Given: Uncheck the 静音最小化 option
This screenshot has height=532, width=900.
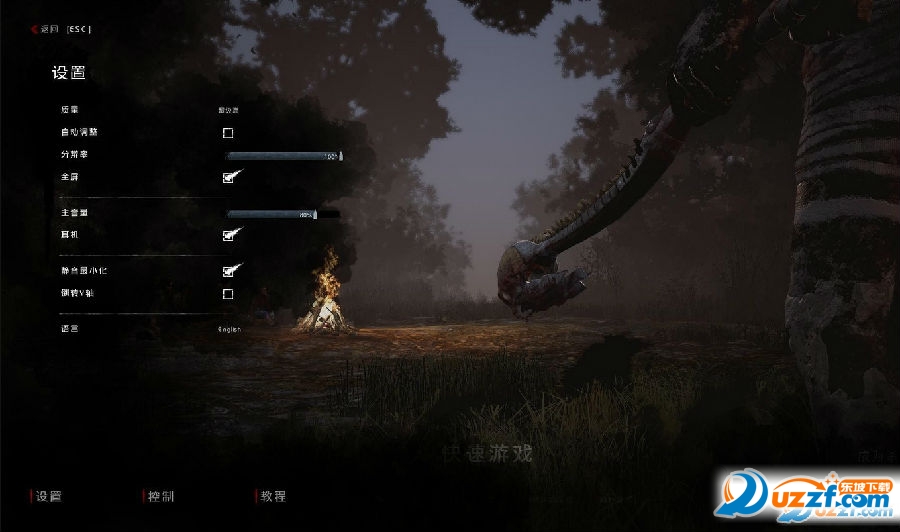Looking at the screenshot, I should click(x=229, y=271).
